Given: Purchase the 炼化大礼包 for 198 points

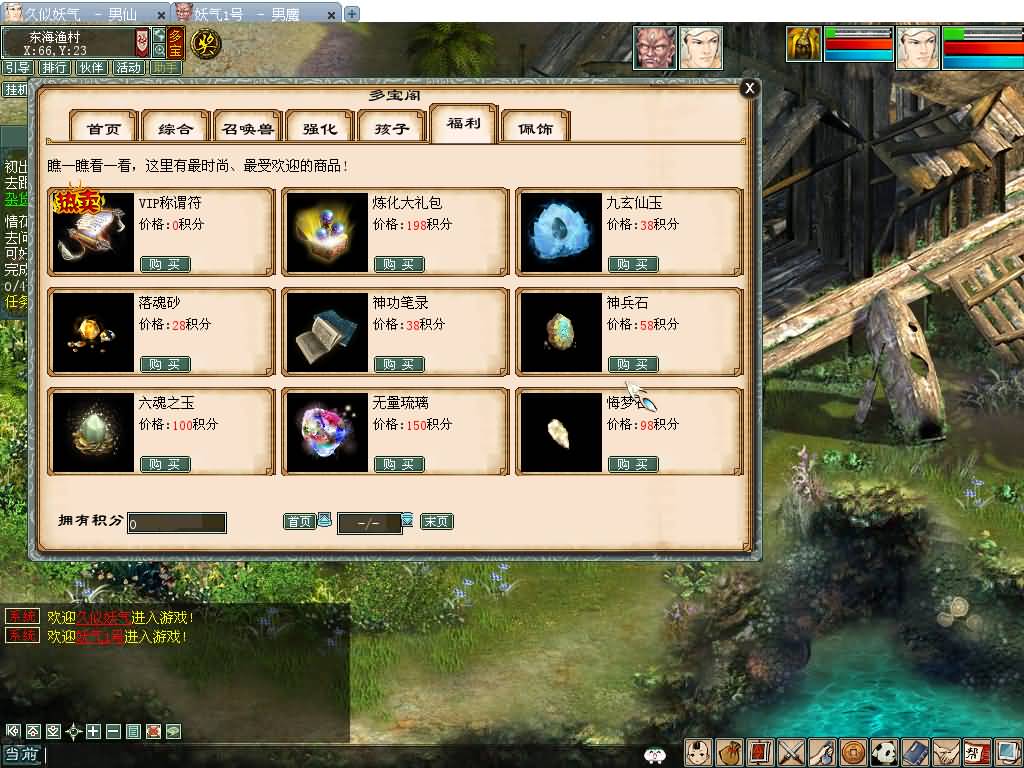Looking at the screenshot, I should point(399,264).
